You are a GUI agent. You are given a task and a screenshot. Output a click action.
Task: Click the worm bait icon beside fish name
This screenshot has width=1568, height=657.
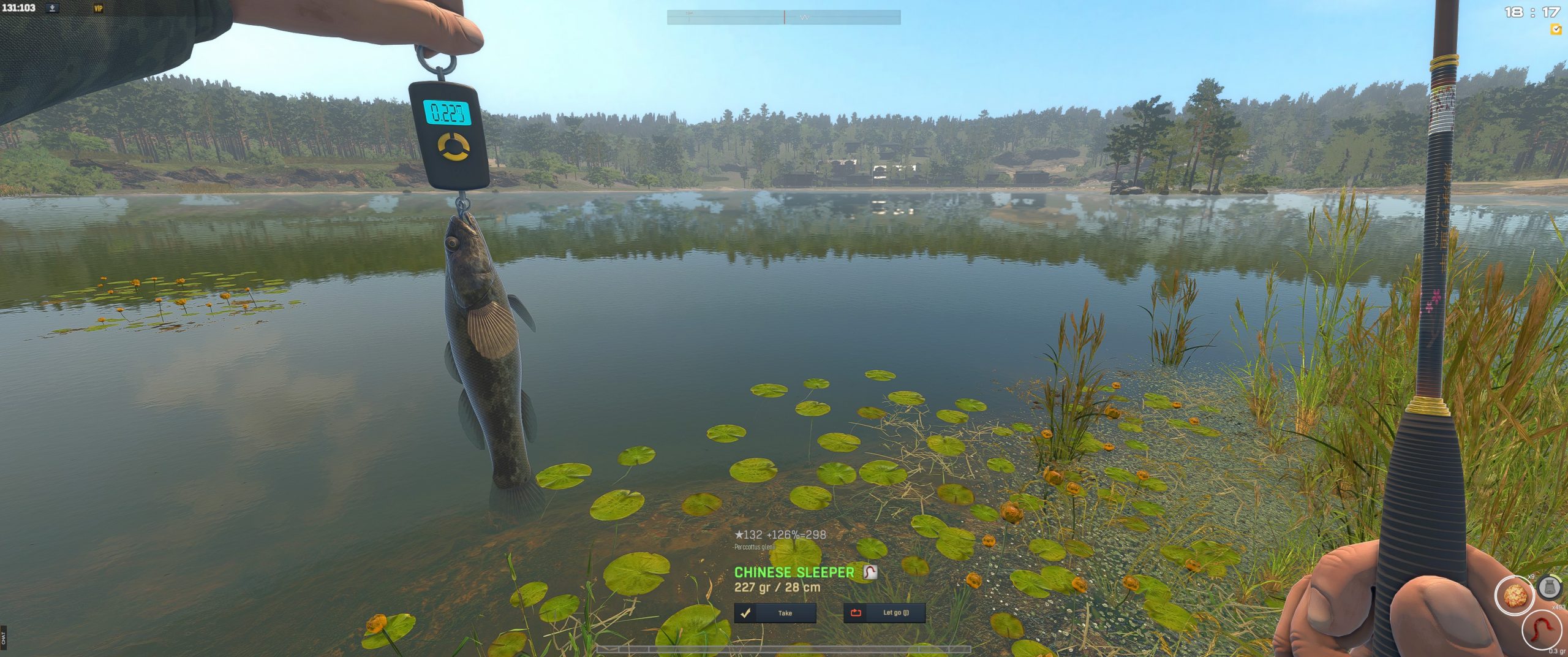[x=870, y=572]
